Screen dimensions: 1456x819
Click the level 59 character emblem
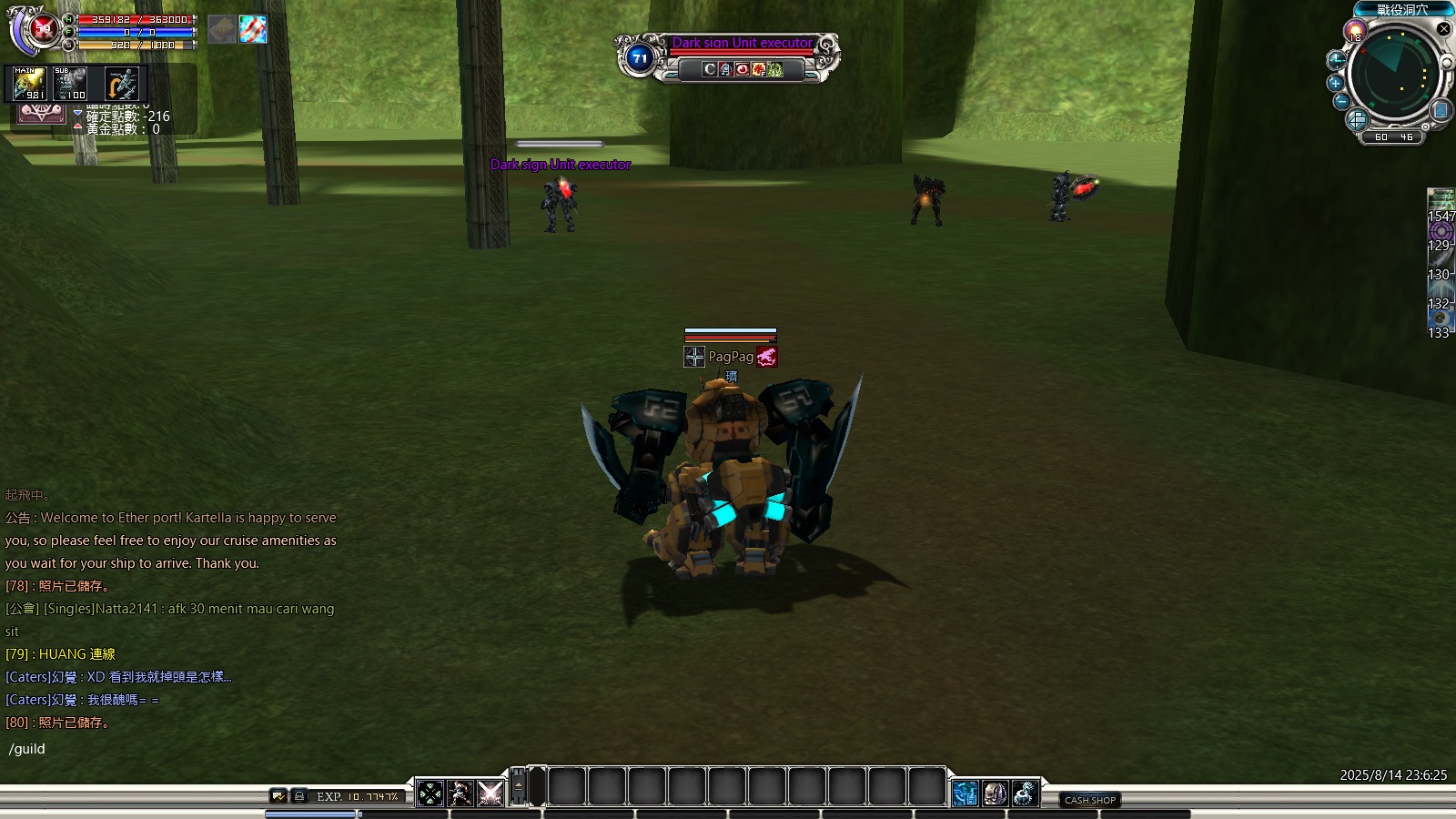click(42, 29)
